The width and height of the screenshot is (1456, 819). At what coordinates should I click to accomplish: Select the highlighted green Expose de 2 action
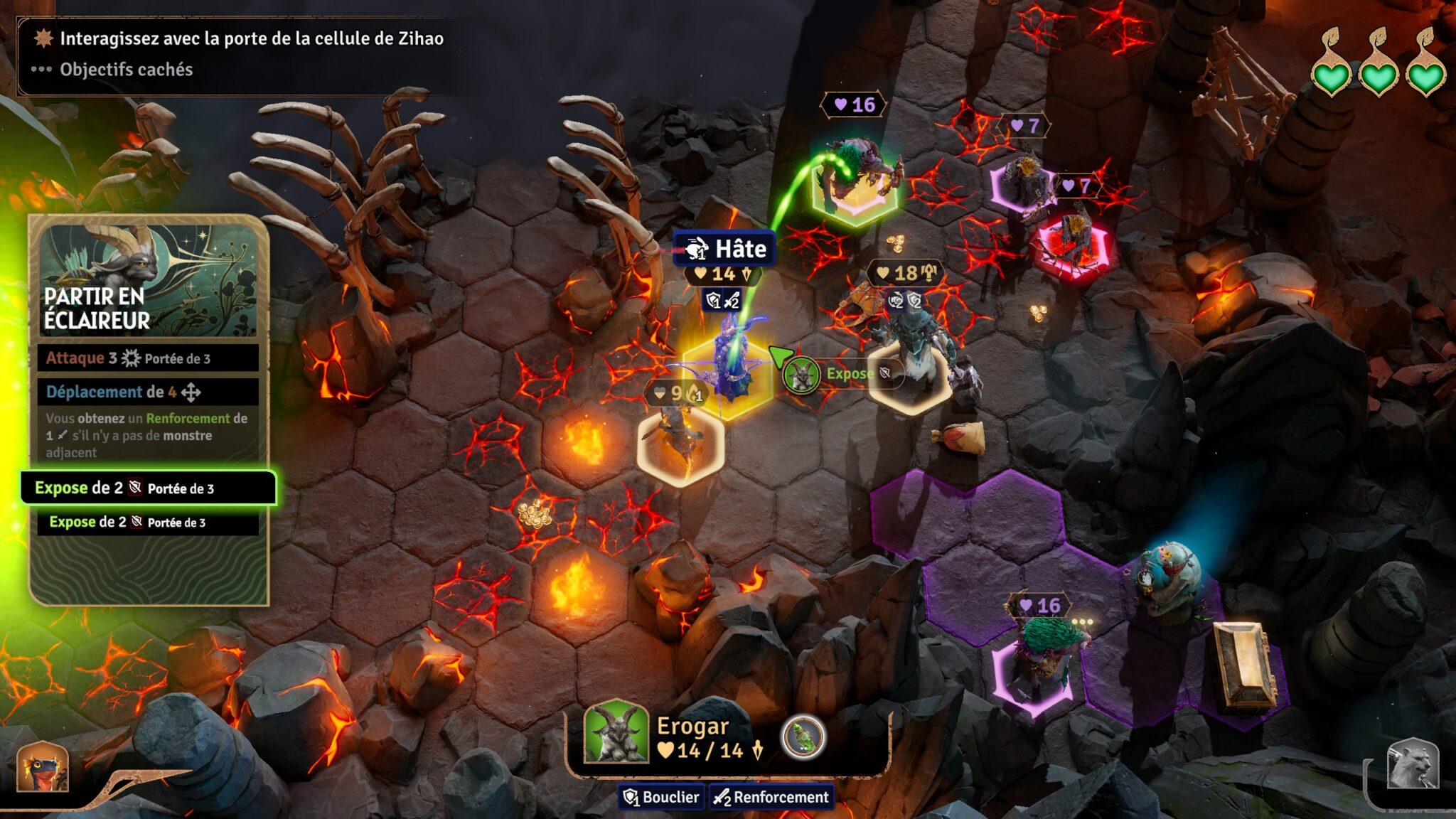[148, 488]
